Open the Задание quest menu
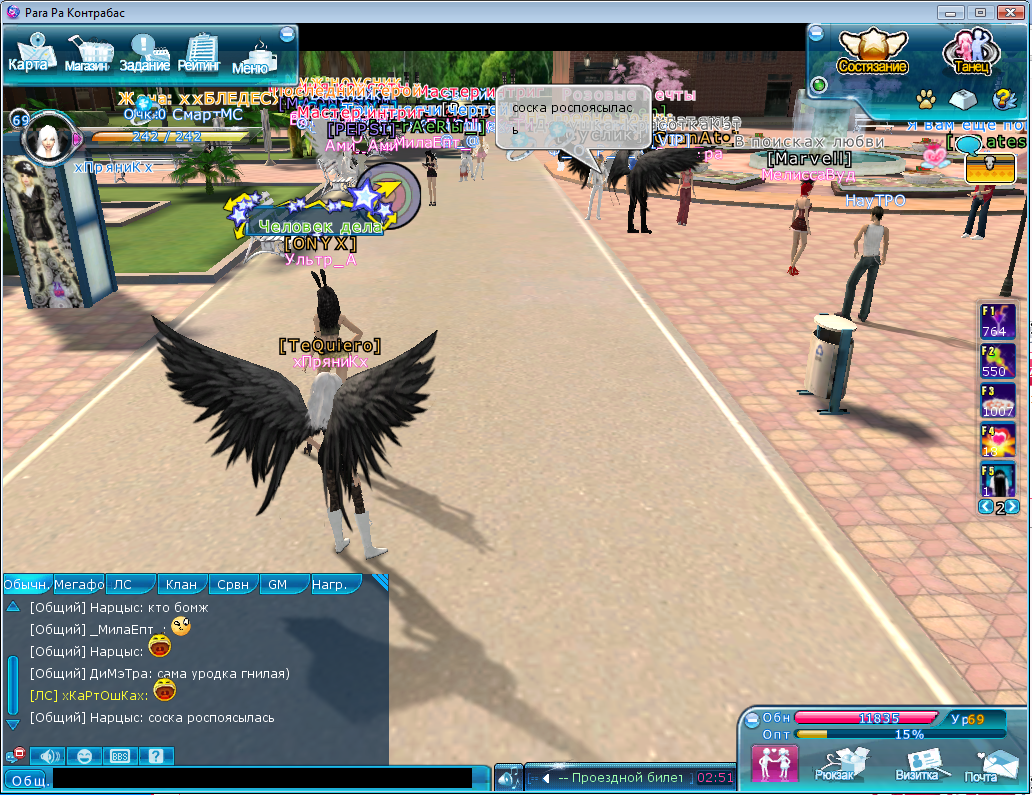This screenshot has height=795, width=1032. click(145, 54)
